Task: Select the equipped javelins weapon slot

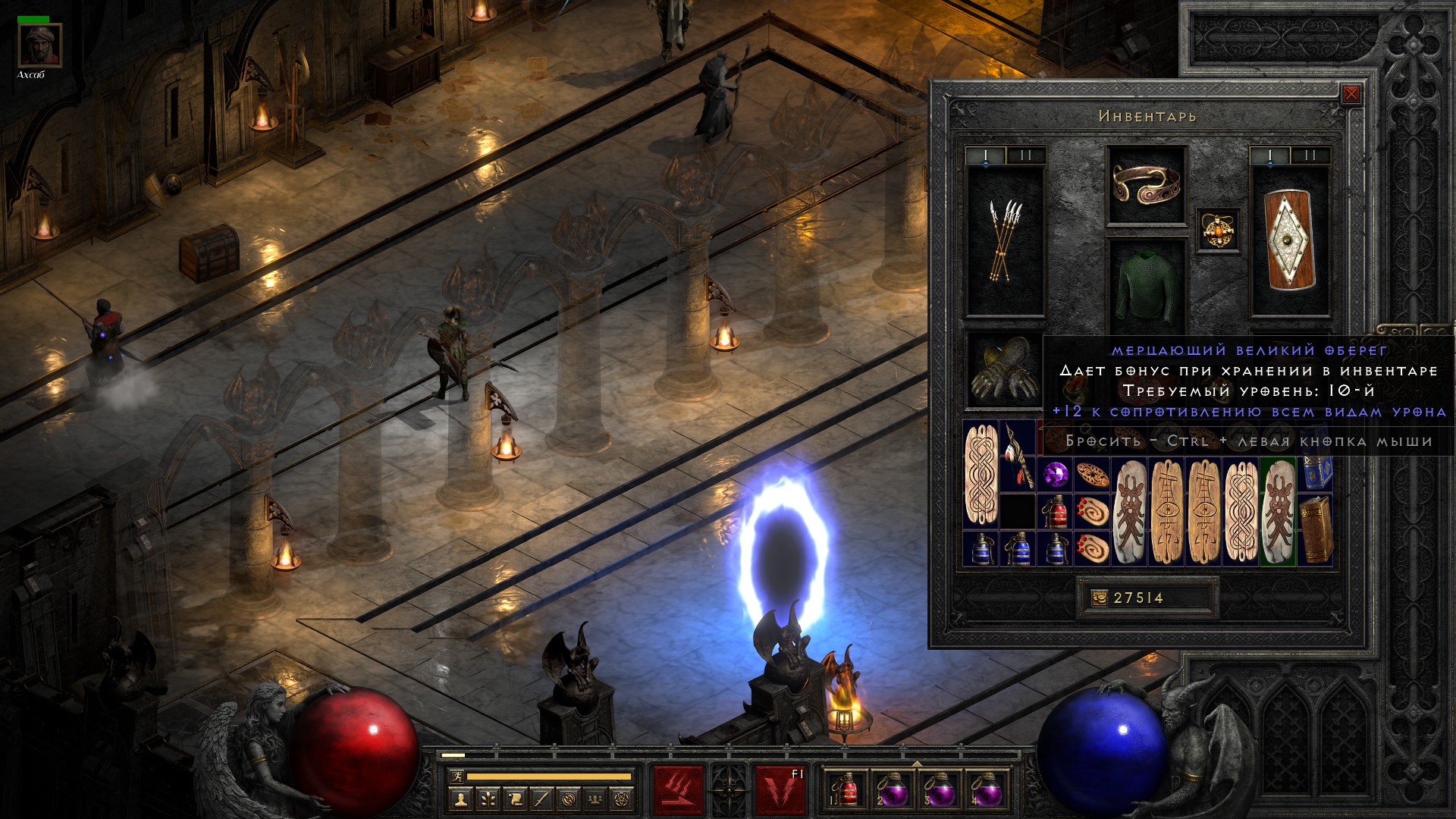Action: click(x=1005, y=240)
